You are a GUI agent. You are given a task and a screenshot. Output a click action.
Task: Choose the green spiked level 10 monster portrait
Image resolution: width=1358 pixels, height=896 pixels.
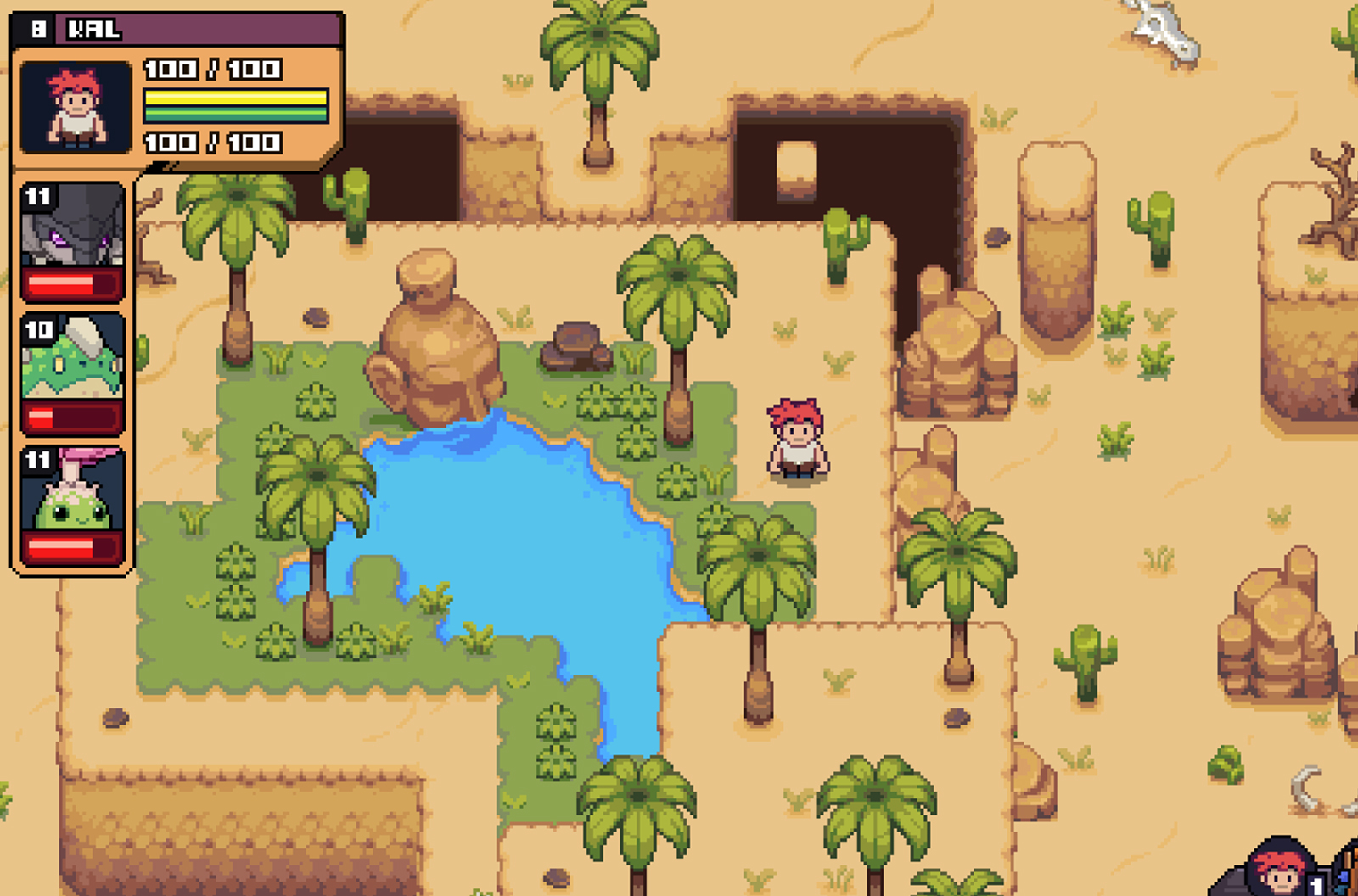[x=72, y=358]
